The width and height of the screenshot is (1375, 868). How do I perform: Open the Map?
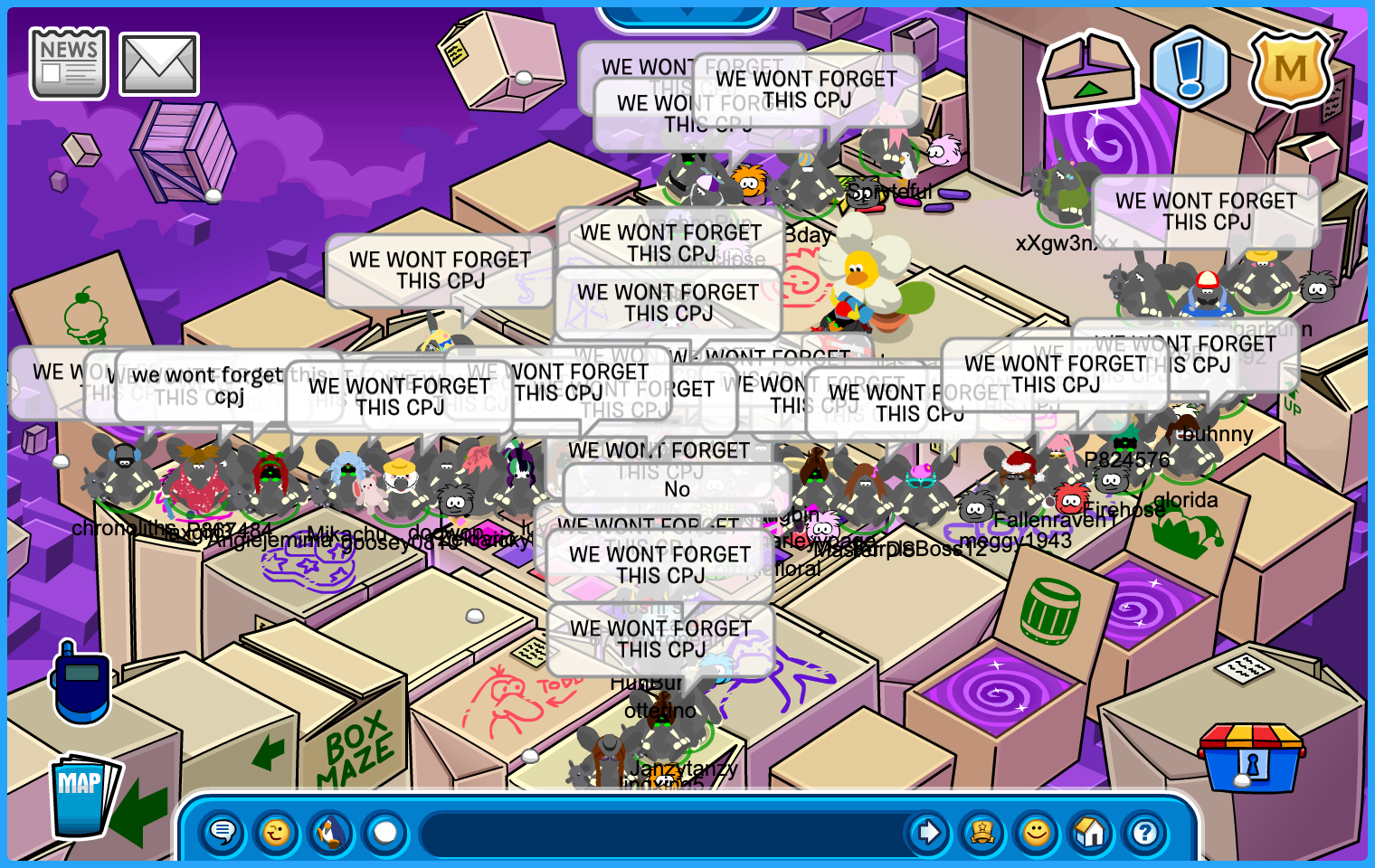(x=83, y=796)
